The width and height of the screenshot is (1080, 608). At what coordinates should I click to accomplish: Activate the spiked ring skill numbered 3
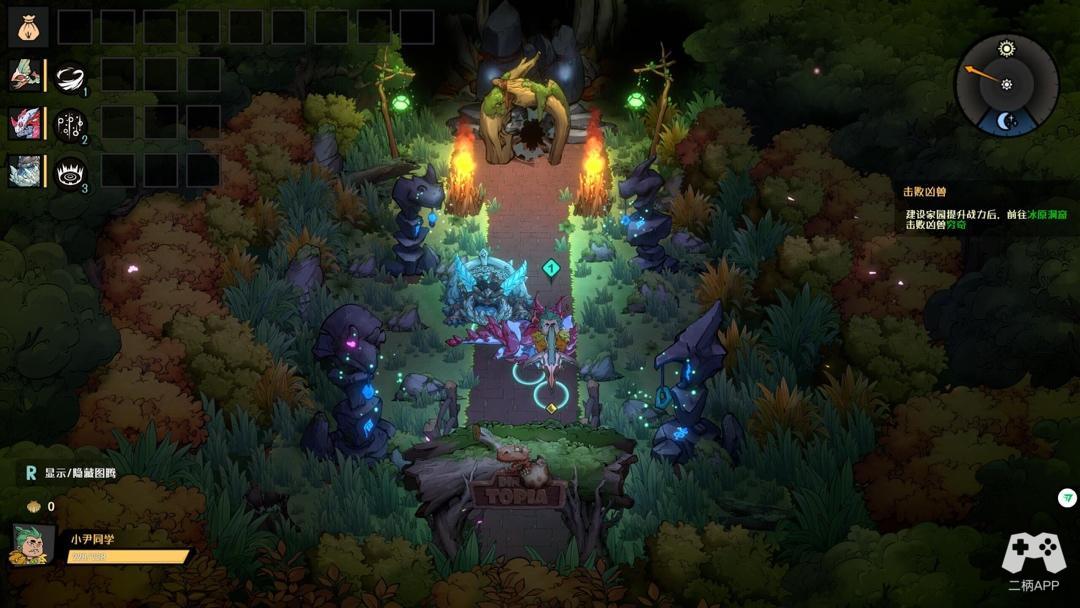(70, 172)
